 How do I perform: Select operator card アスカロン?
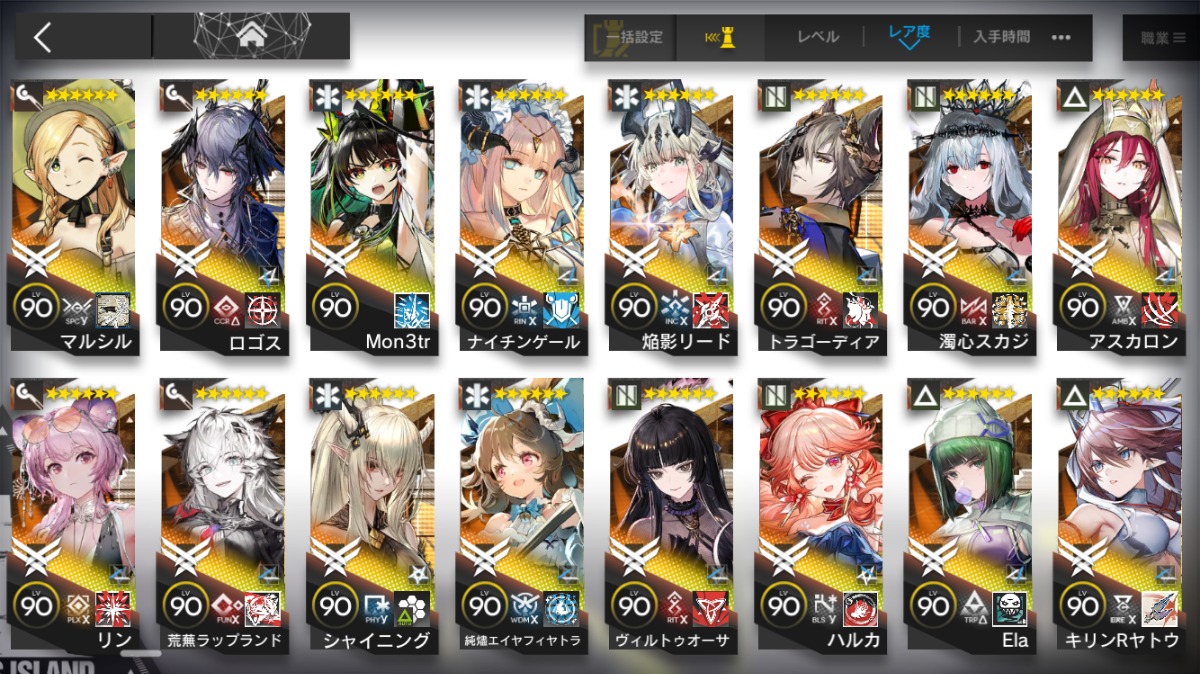[1119, 215]
